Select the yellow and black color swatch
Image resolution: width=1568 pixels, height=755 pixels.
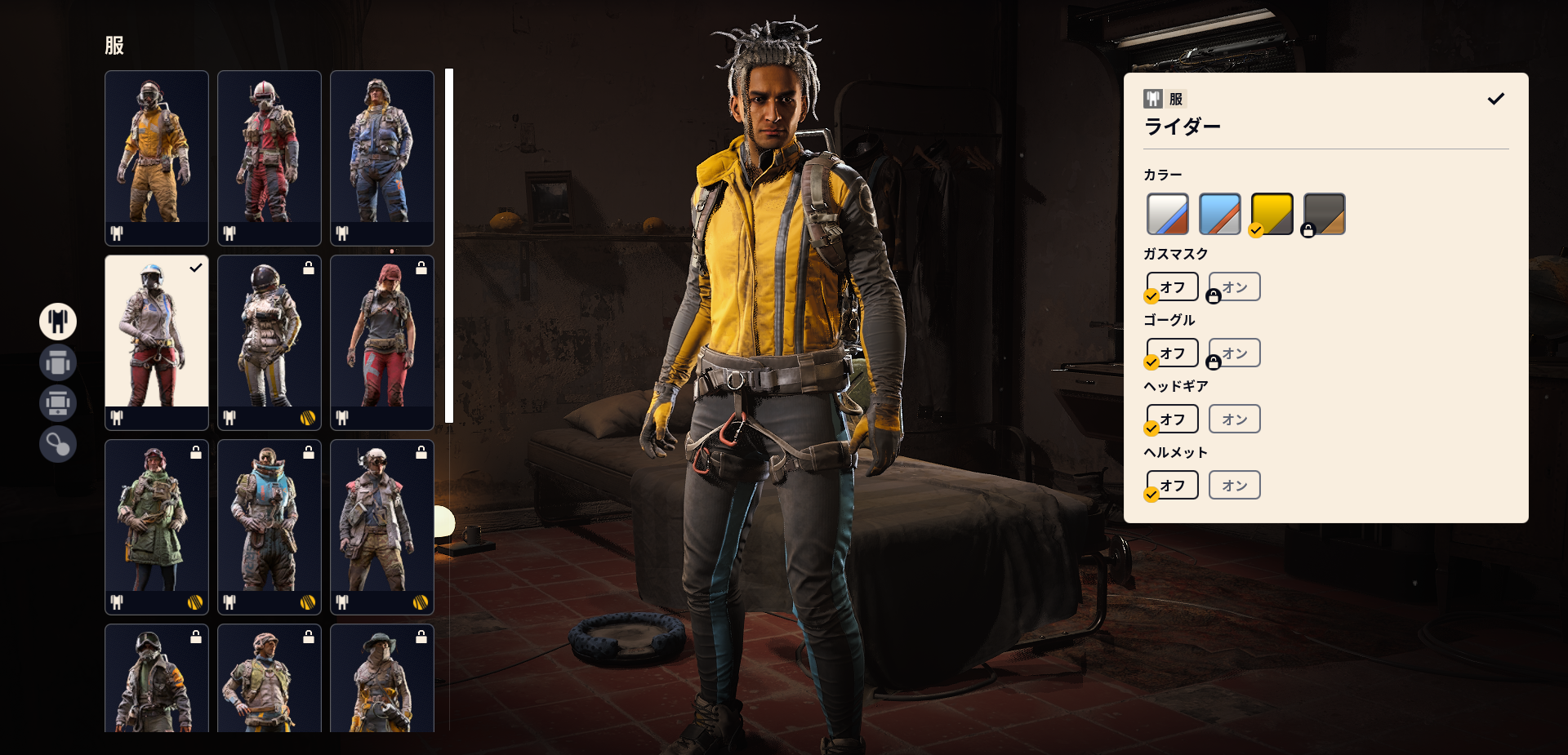pyautogui.click(x=1272, y=214)
